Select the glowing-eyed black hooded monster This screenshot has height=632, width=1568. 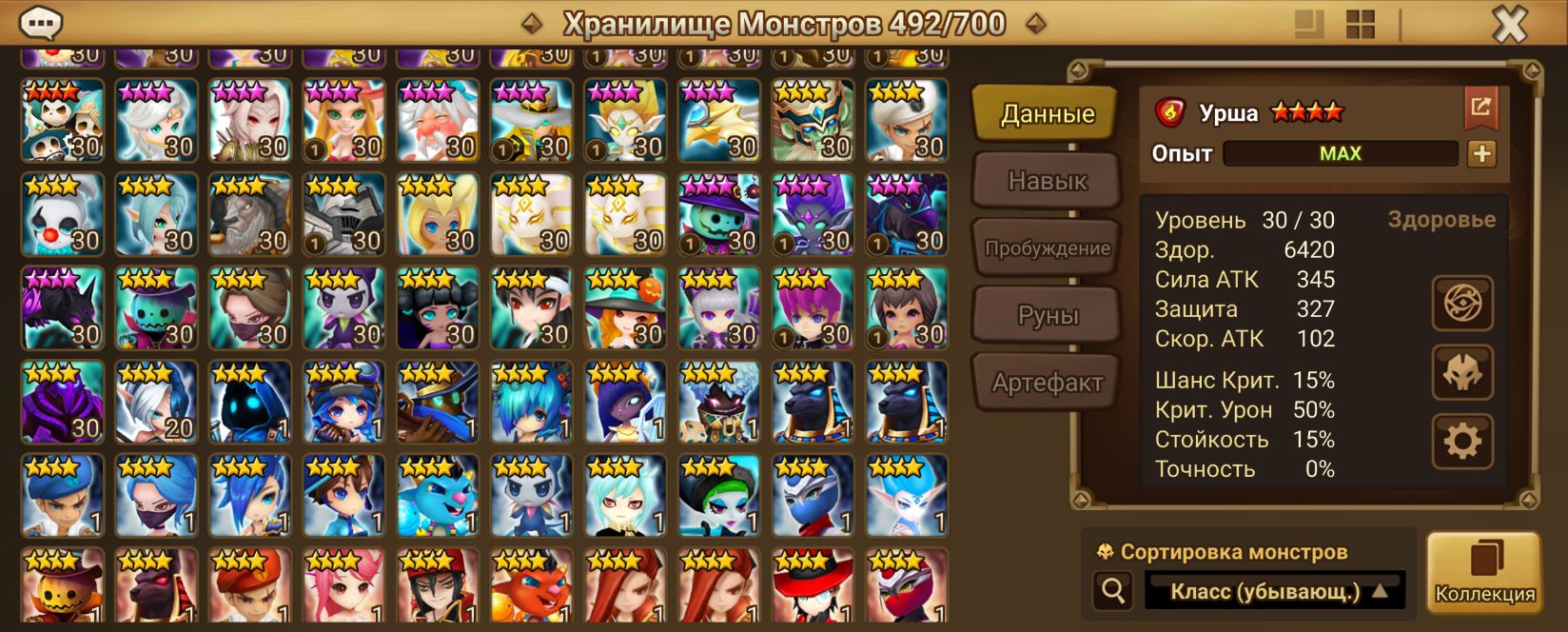pyautogui.click(x=250, y=402)
